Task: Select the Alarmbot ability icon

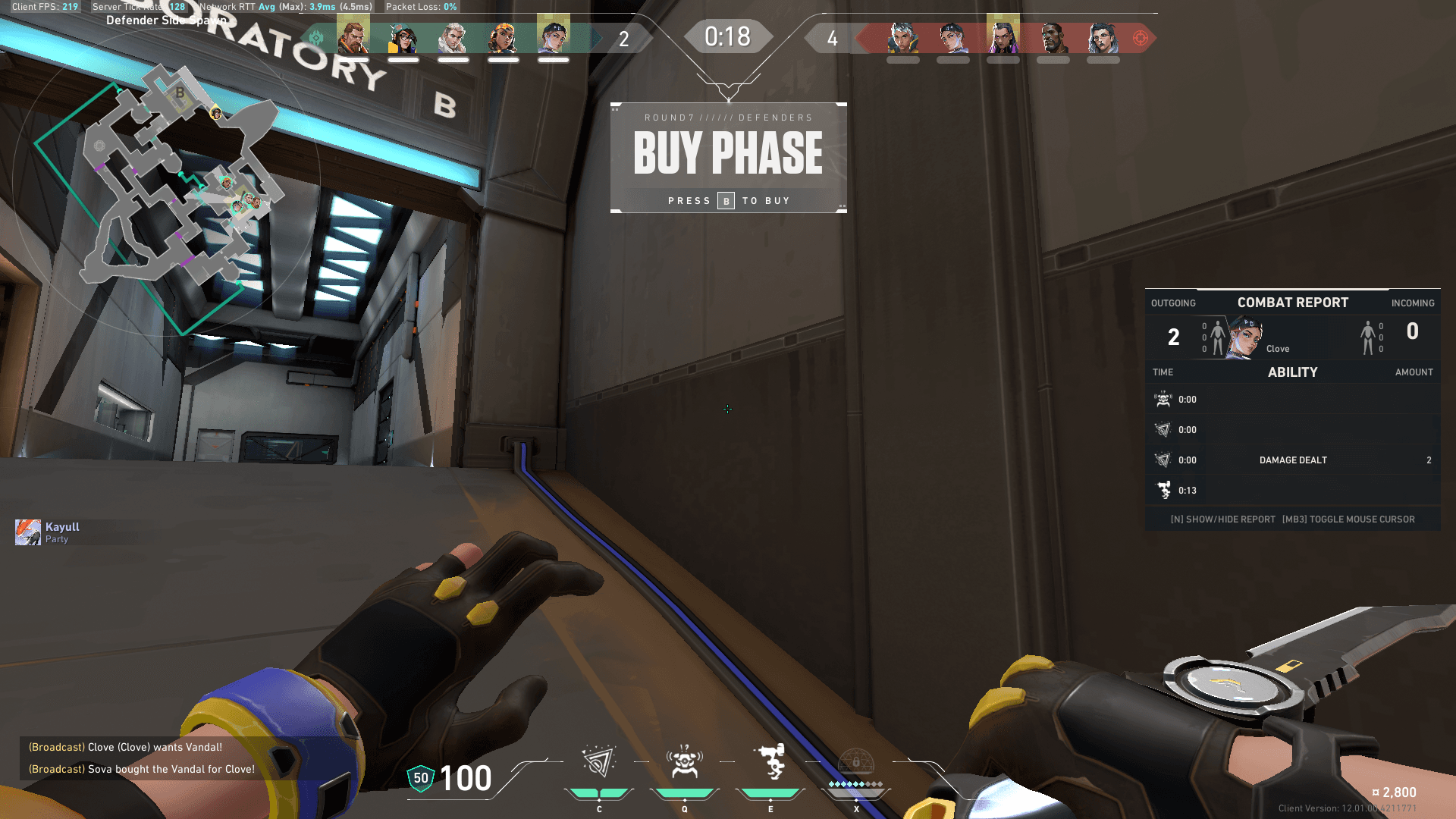Action: [684, 763]
